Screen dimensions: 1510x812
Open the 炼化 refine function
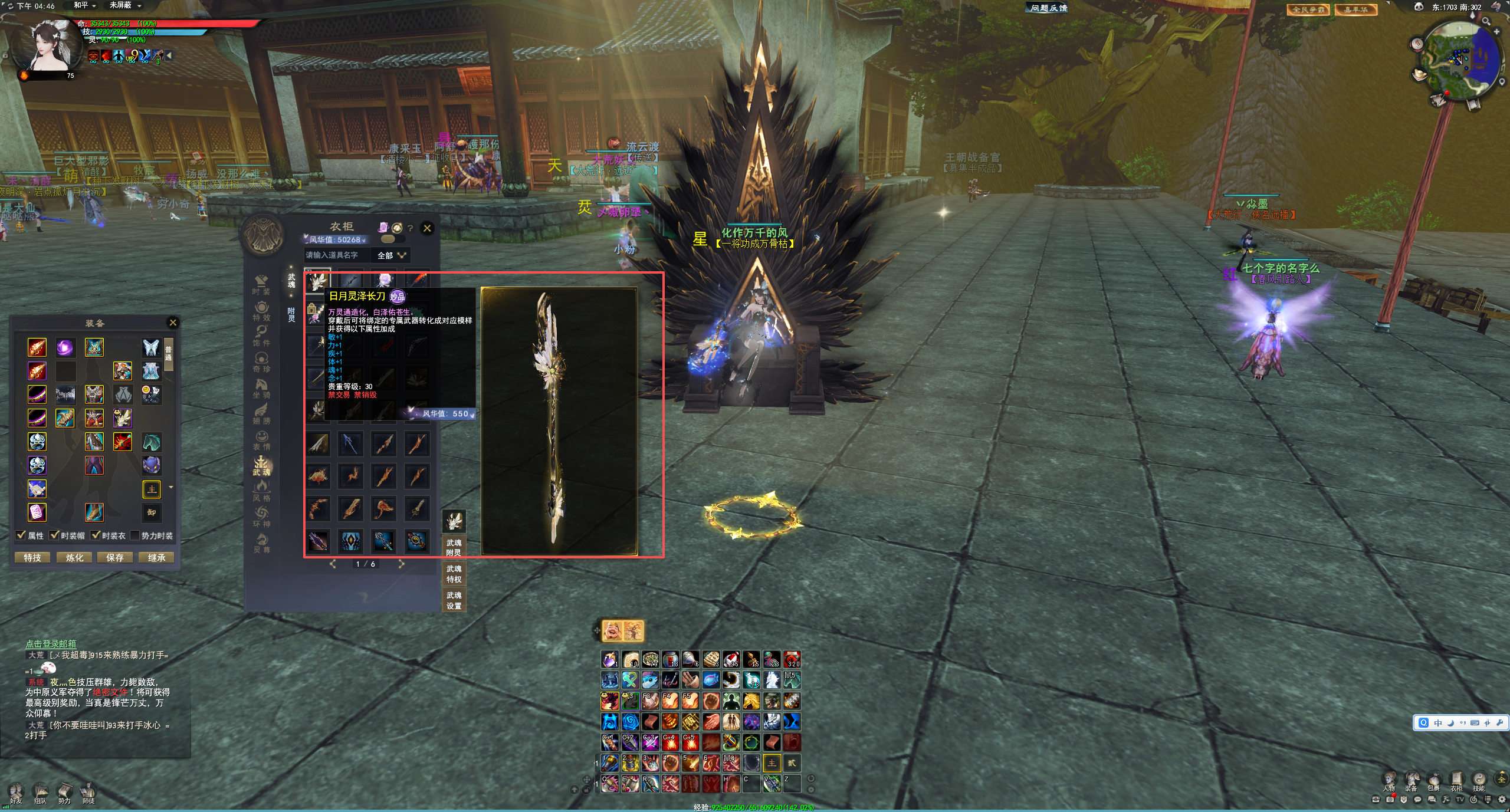coord(74,557)
